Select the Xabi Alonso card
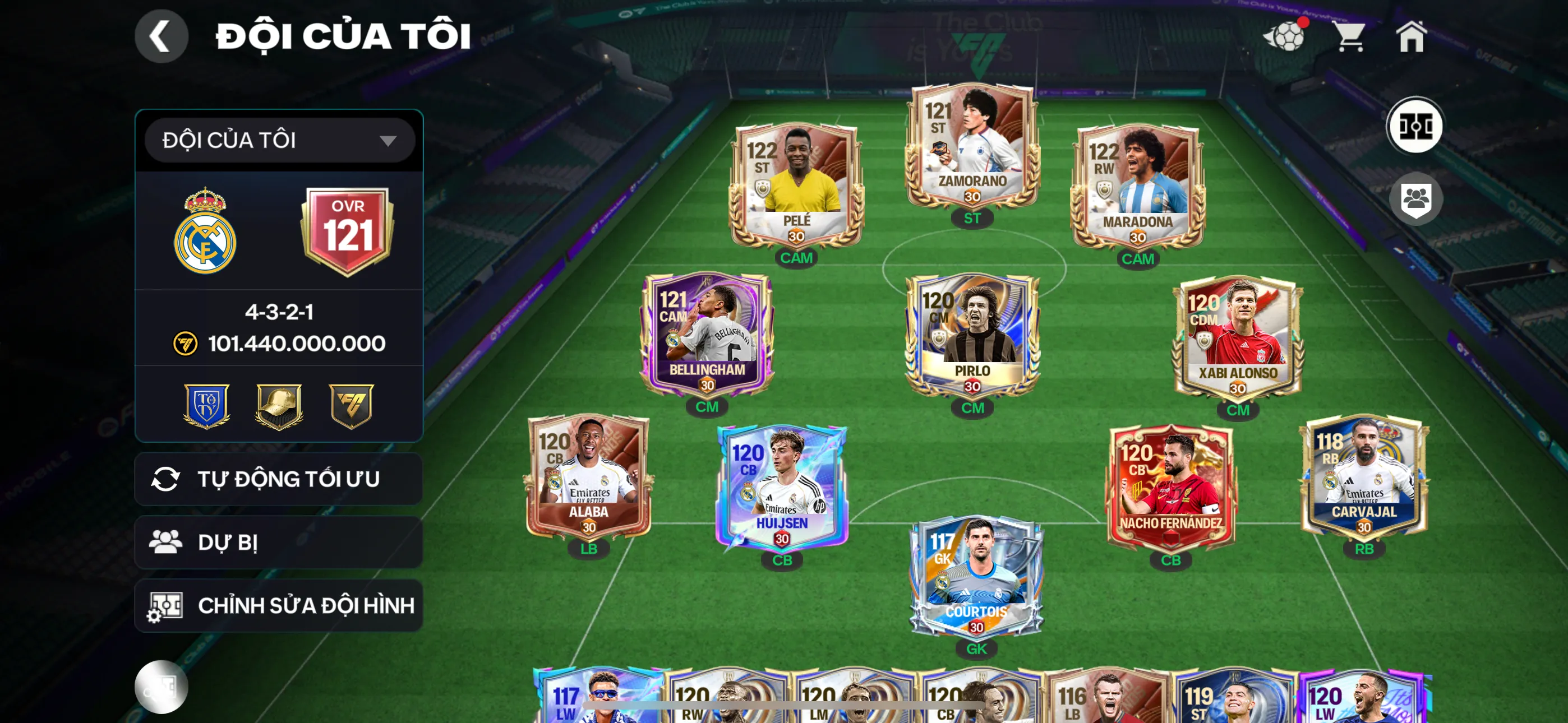Screen dimensions: 1568x723 (1238, 338)
